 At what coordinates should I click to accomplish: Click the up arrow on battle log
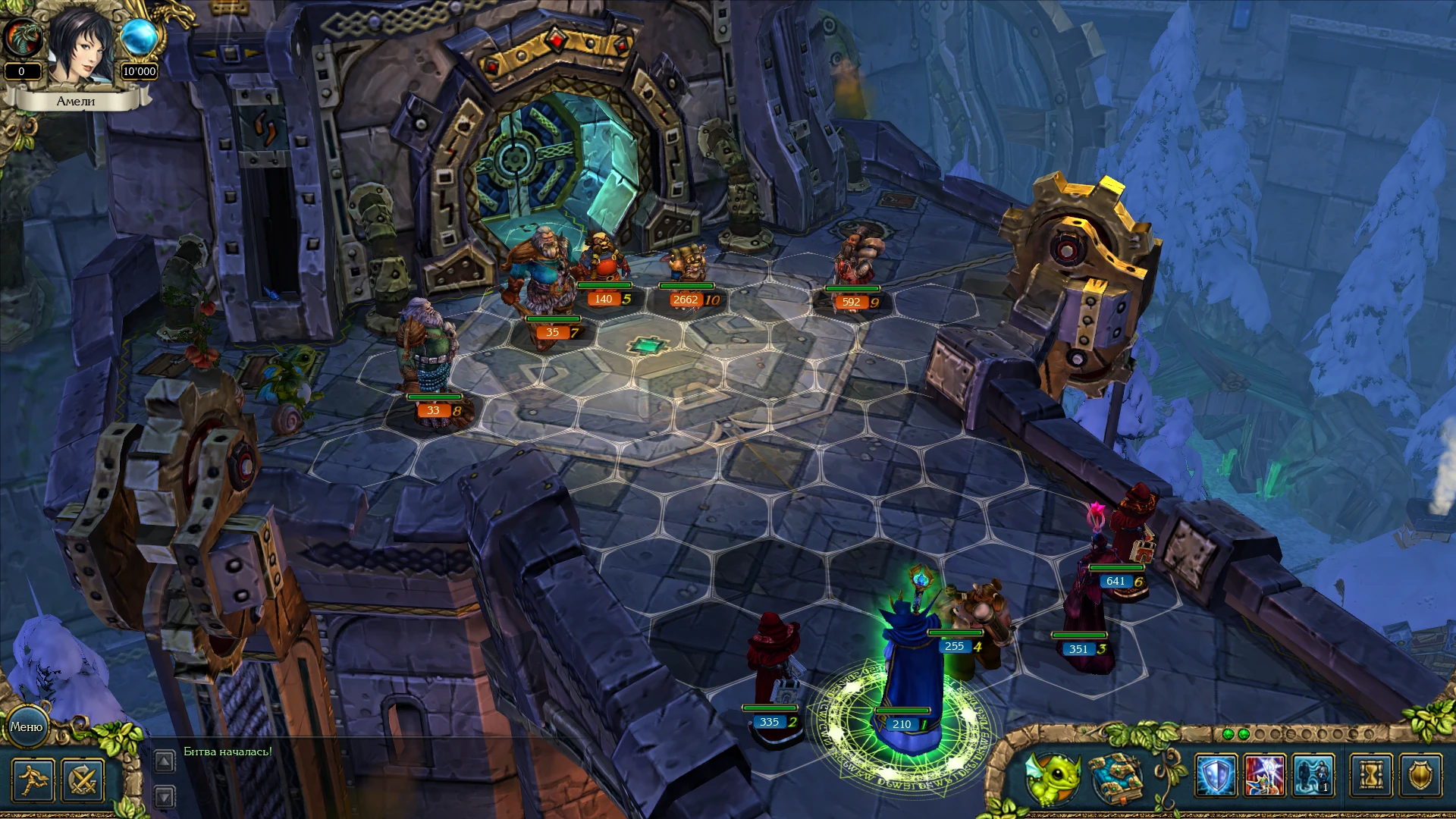click(x=165, y=761)
